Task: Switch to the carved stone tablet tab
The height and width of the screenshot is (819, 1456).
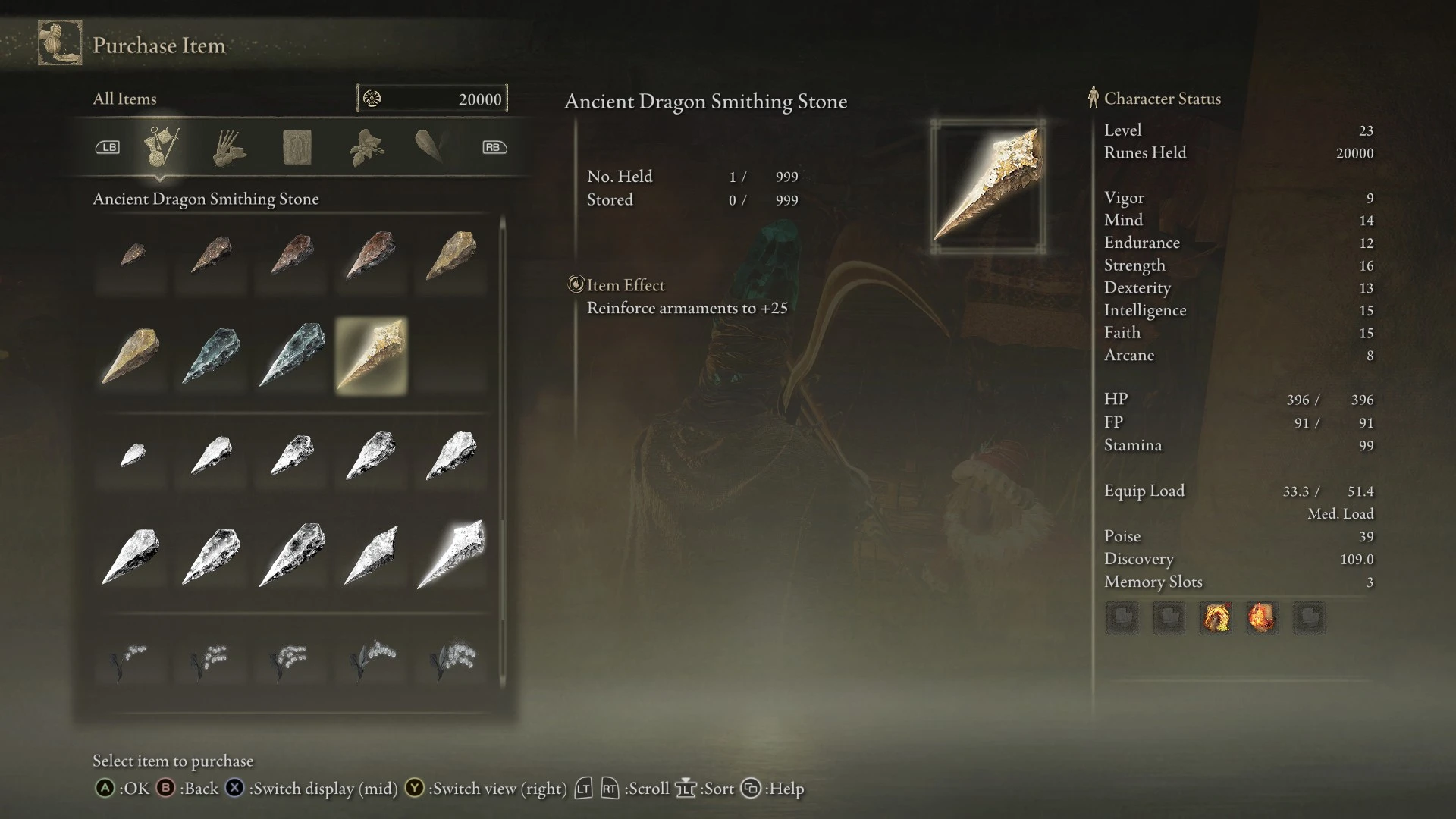Action: [297, 147]
